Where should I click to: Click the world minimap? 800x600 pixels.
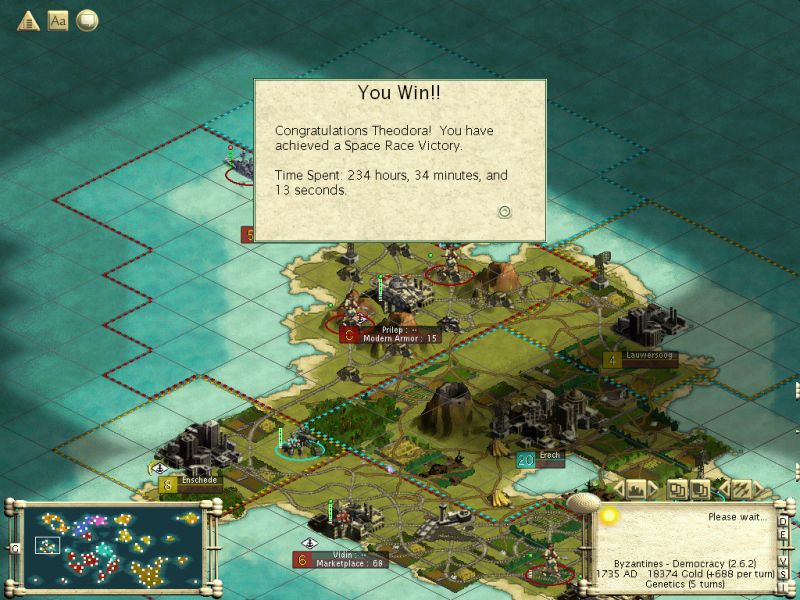click(x=111, y=546)
